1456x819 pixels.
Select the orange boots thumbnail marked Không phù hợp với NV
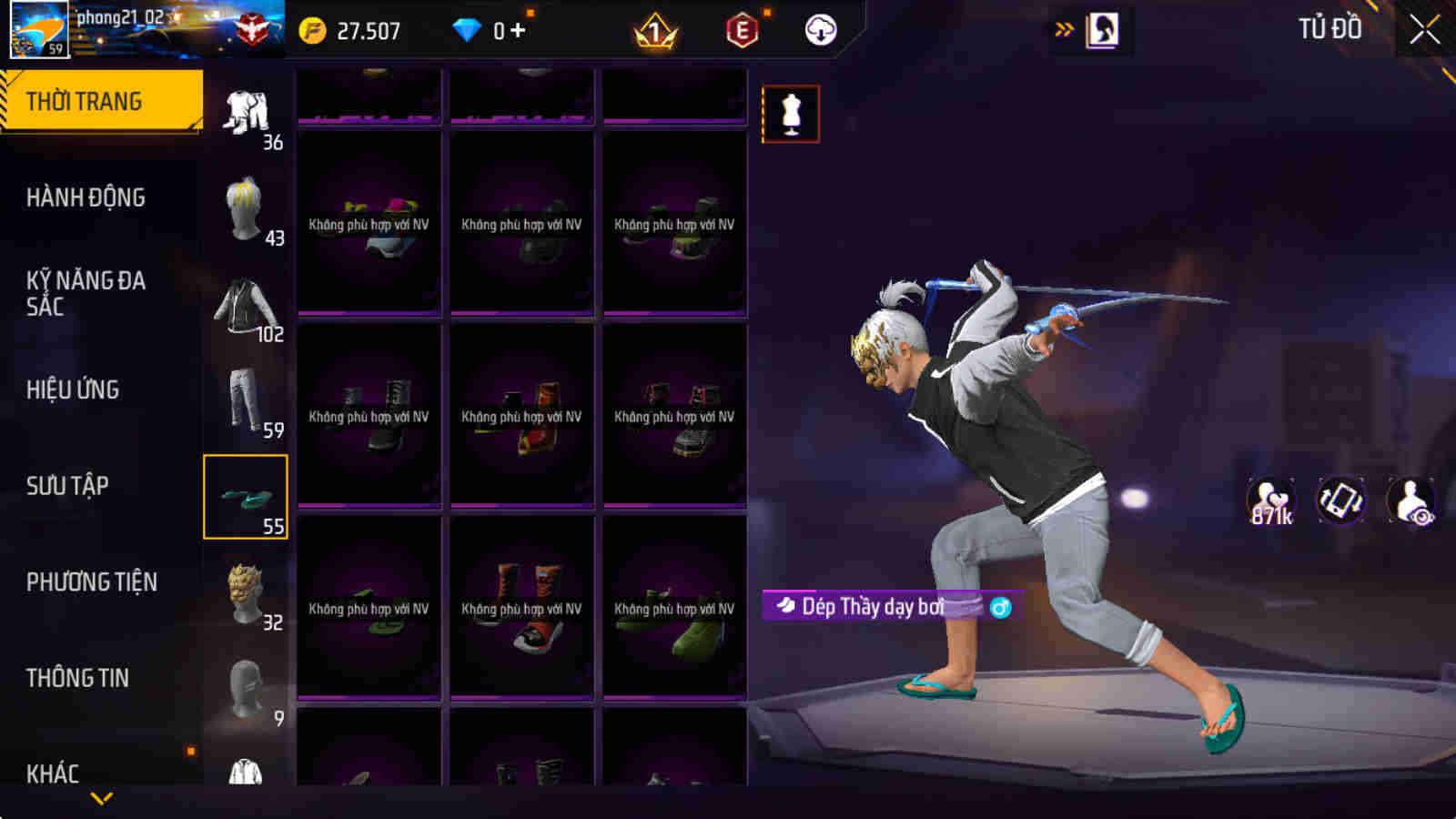pyautogui.click(x=521, y=605)
